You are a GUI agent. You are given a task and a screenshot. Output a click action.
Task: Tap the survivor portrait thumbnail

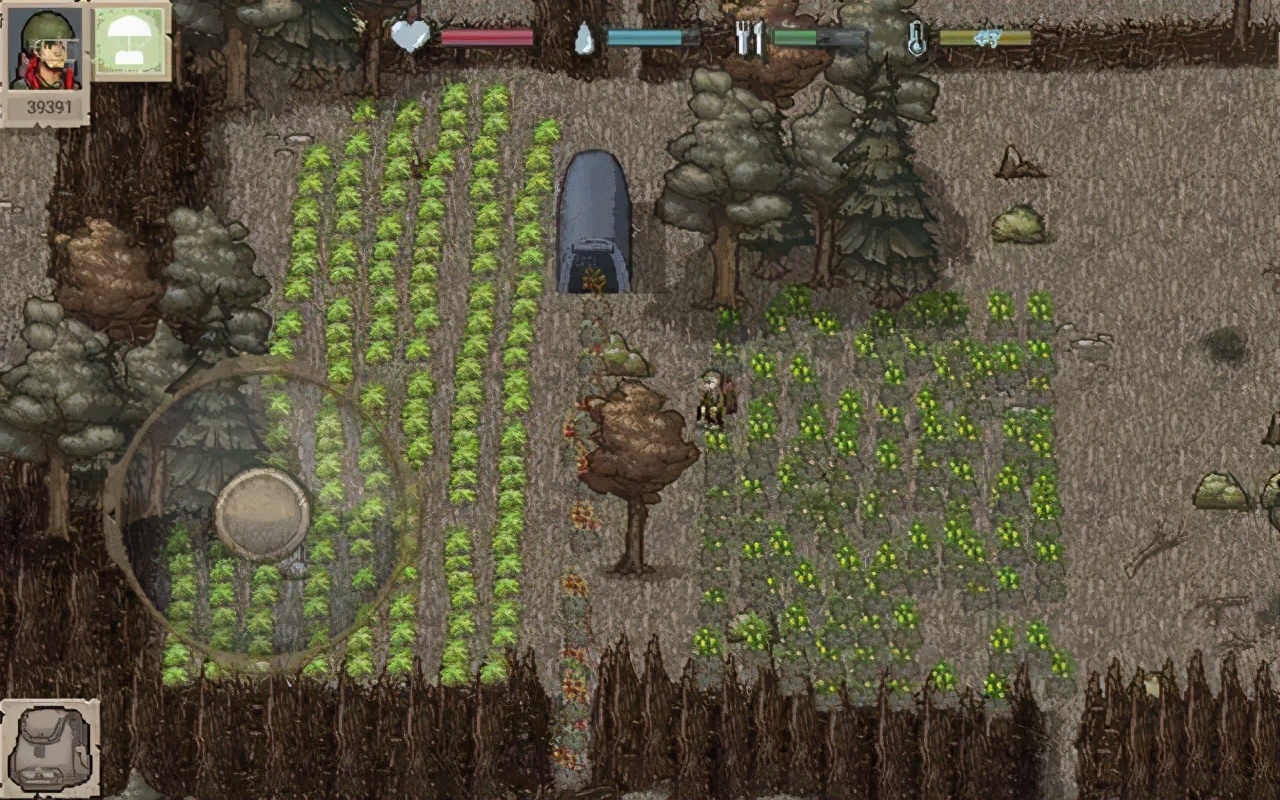[x=42, y=45]
